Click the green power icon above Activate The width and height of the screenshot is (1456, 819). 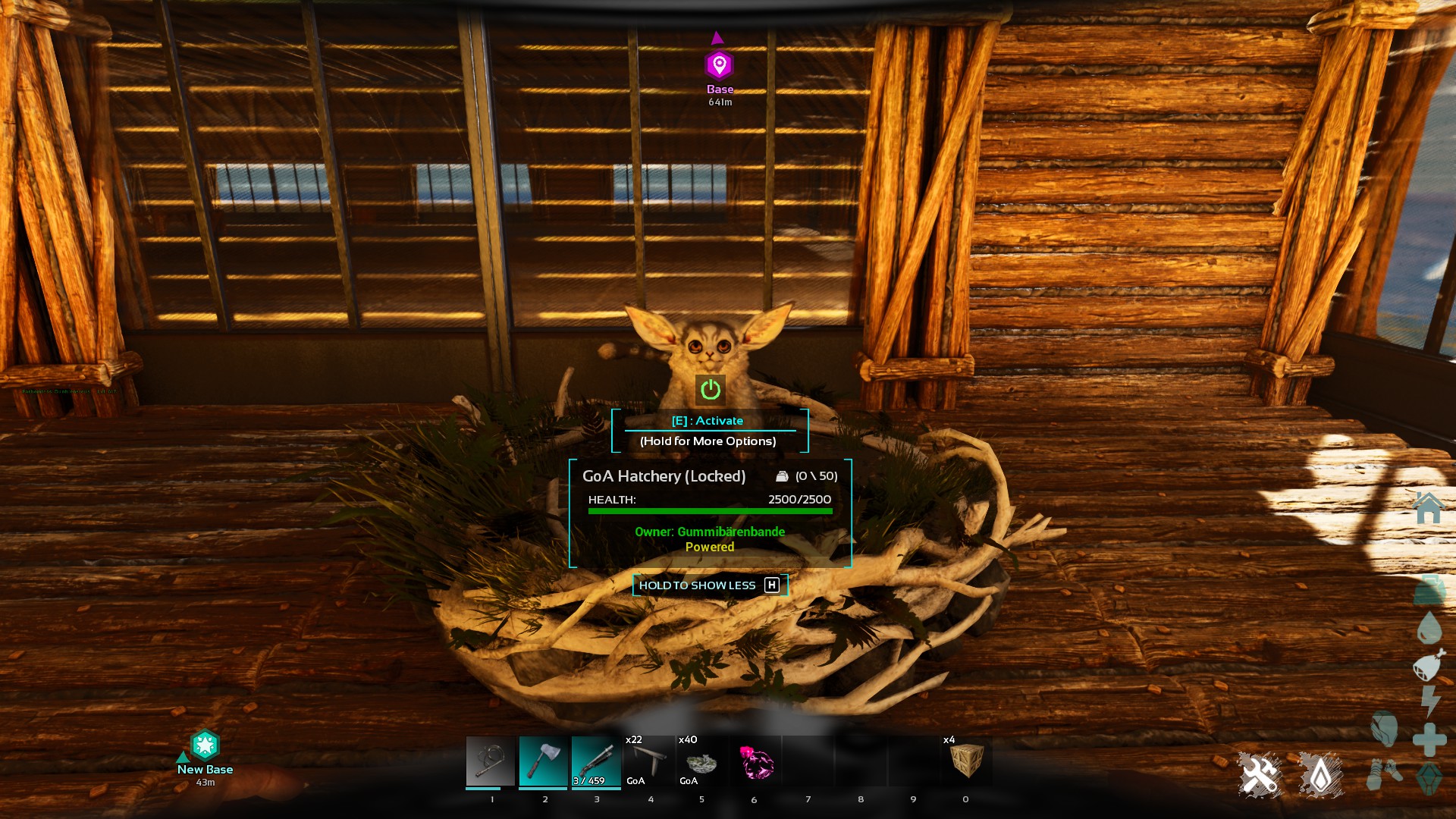coord(711,390)
